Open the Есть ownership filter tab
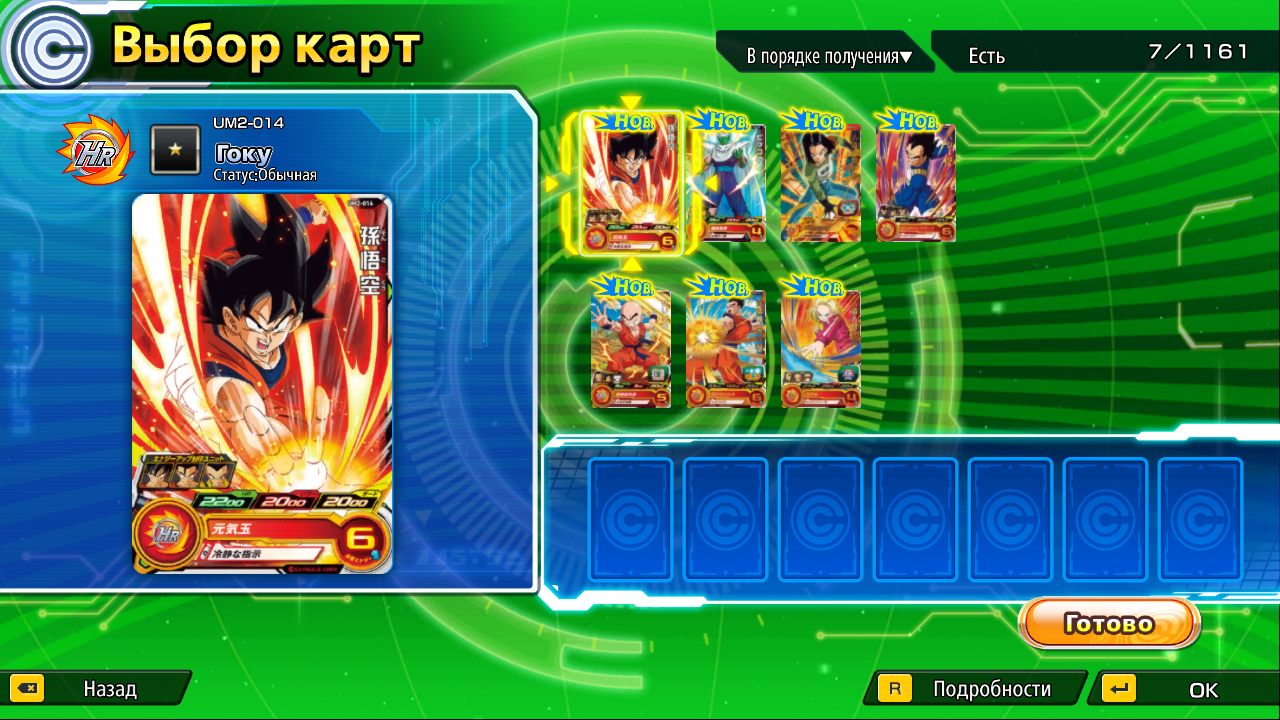 click(985, 57)
